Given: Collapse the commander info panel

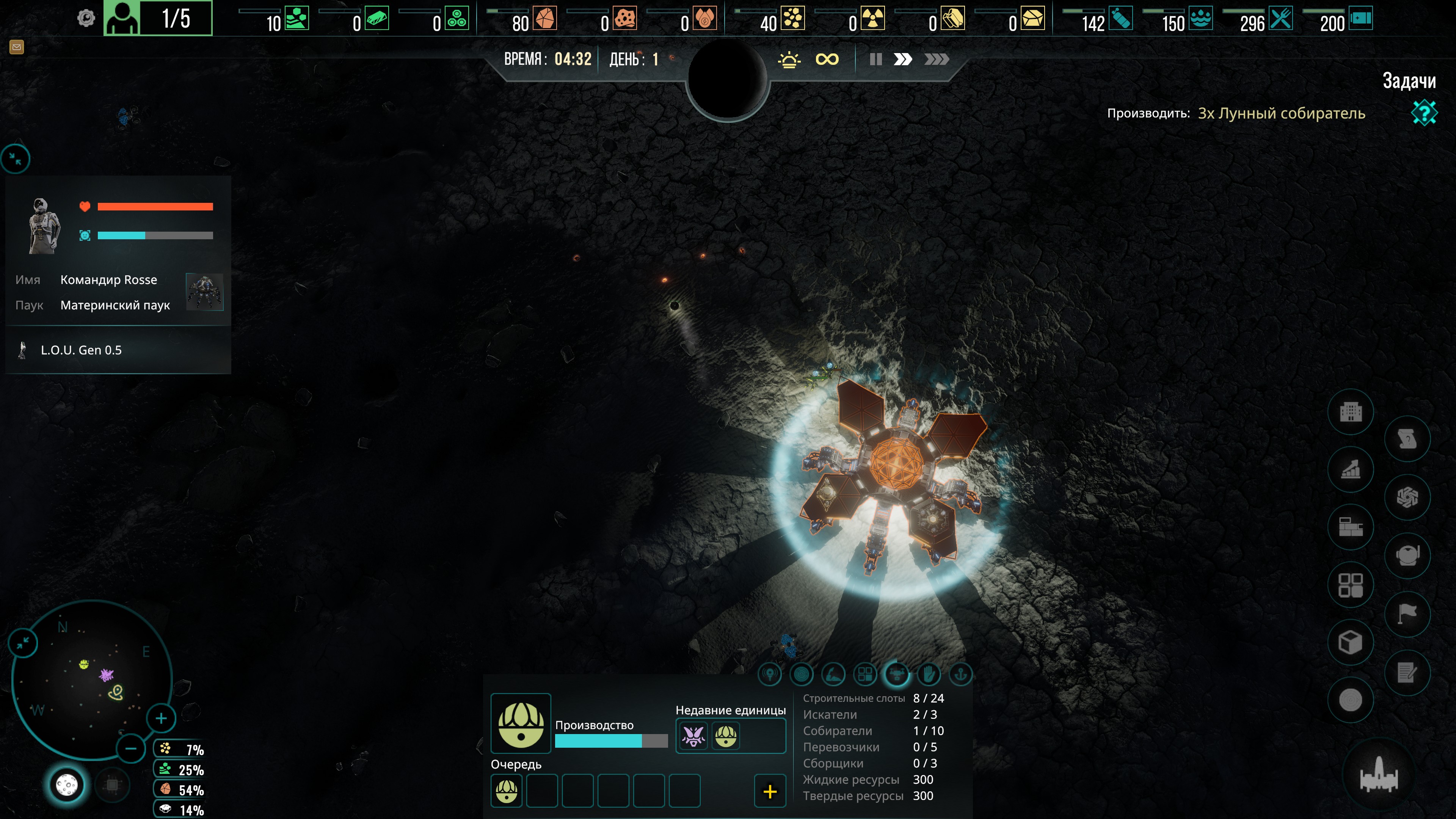Looking at the screenshot, I should (x=16, y=159).
